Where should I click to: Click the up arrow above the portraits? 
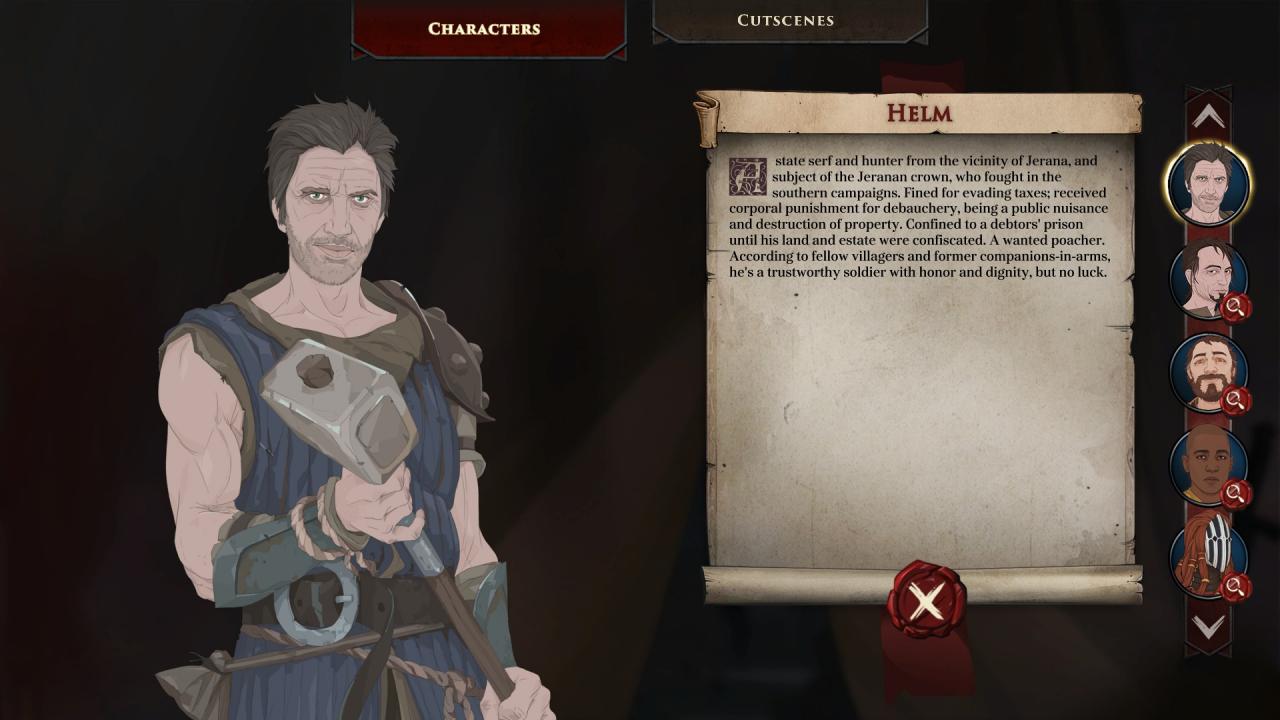[x=1208, y=117]
